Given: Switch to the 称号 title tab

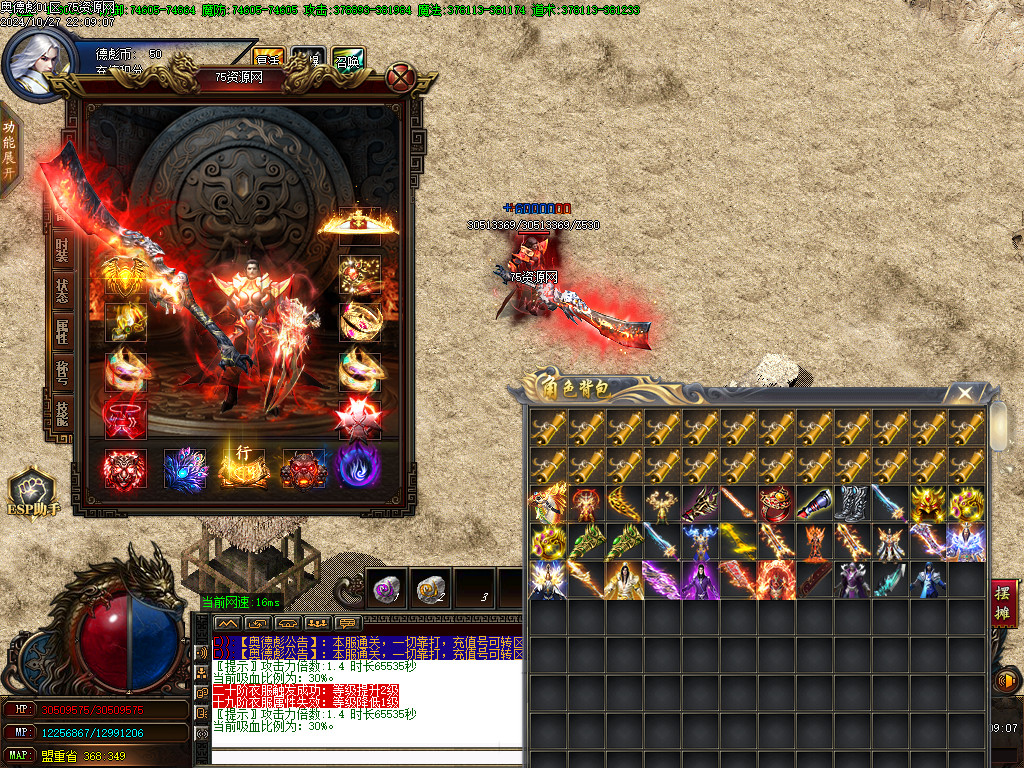Looking at the screenshot, I should (62, 372).
